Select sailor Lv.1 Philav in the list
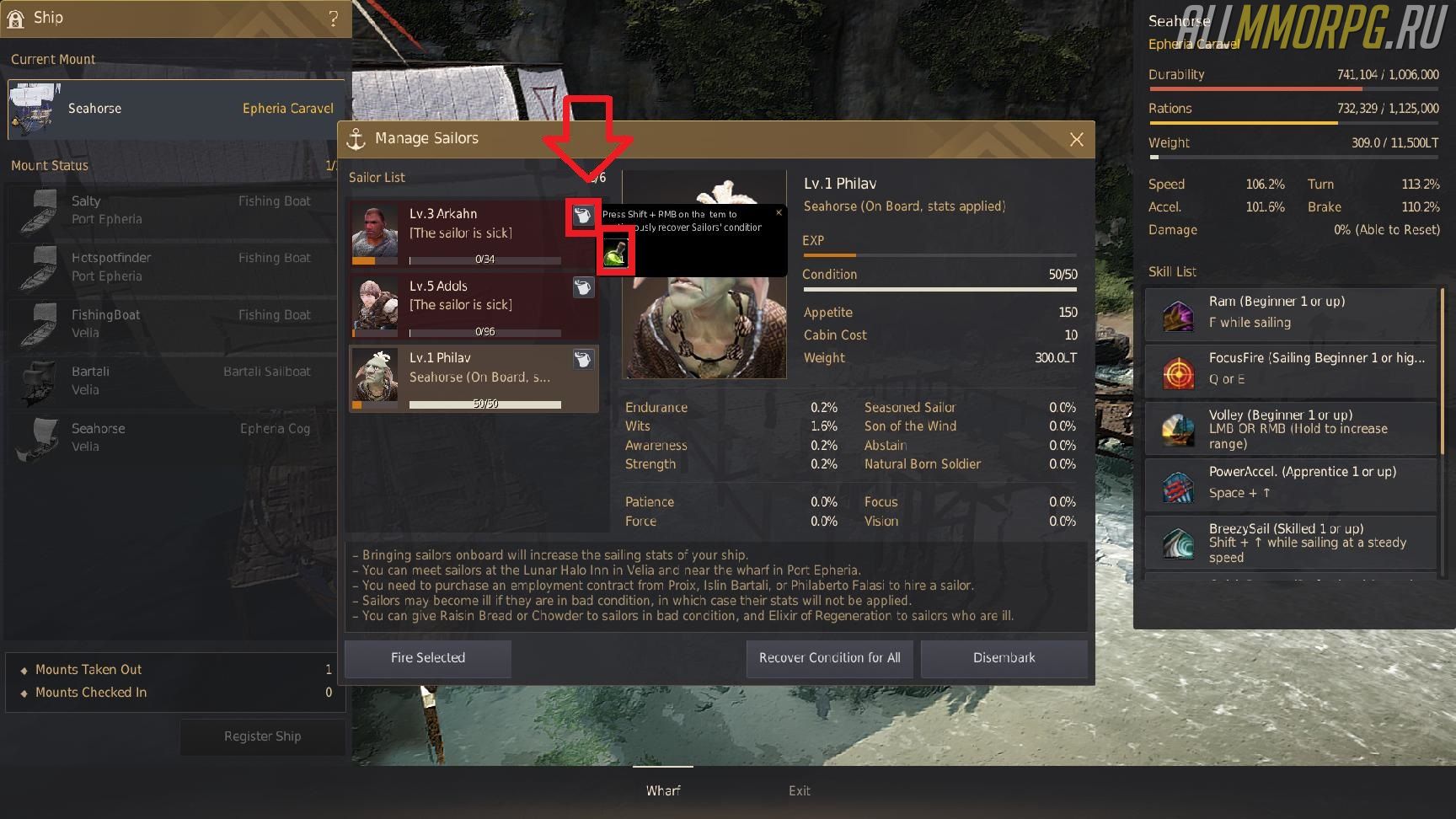This screenshot has height=819, width=1456. coord(459,377)
